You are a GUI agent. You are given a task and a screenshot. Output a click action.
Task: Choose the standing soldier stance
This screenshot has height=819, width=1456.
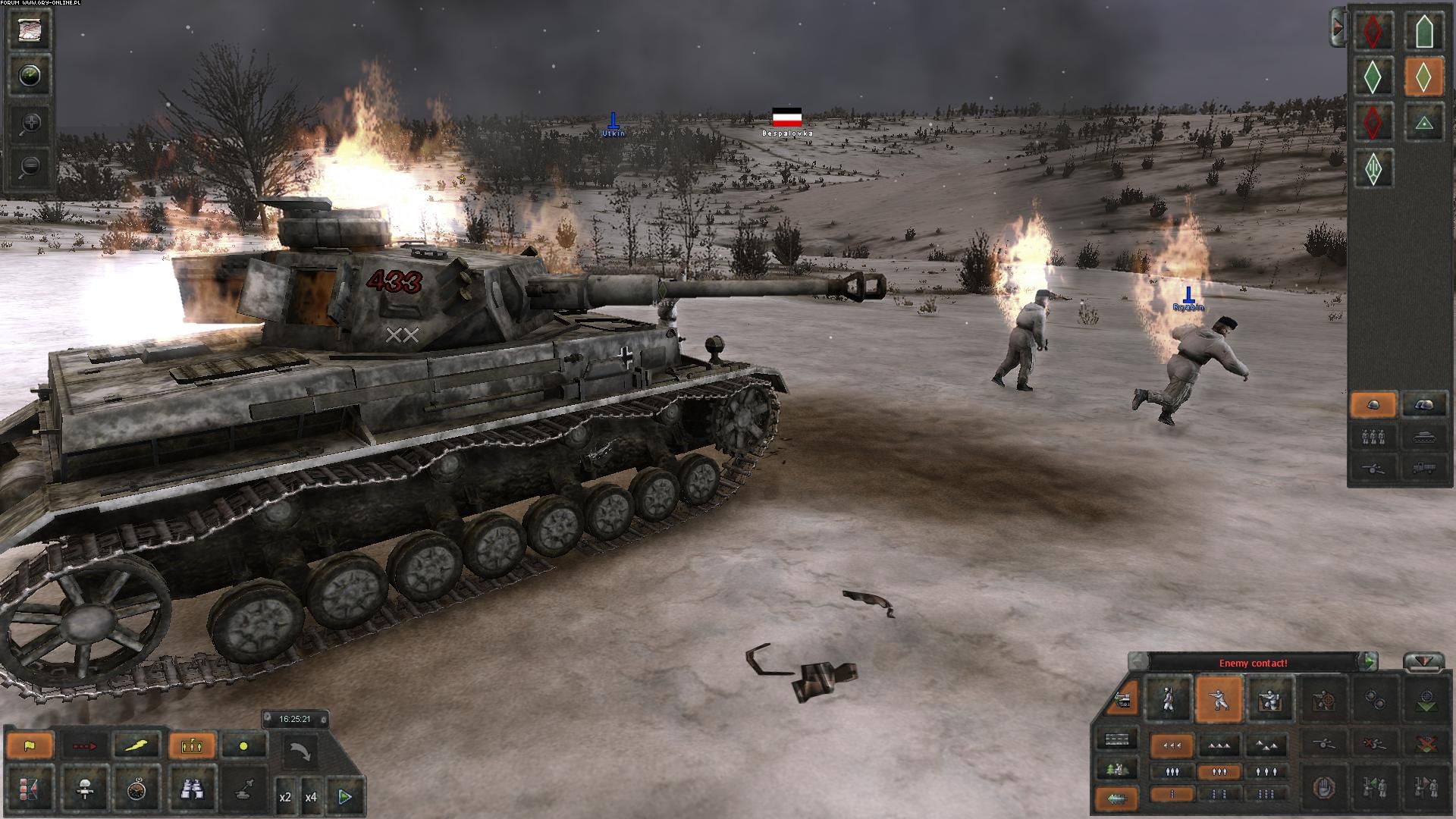[x=1168, y=700]
